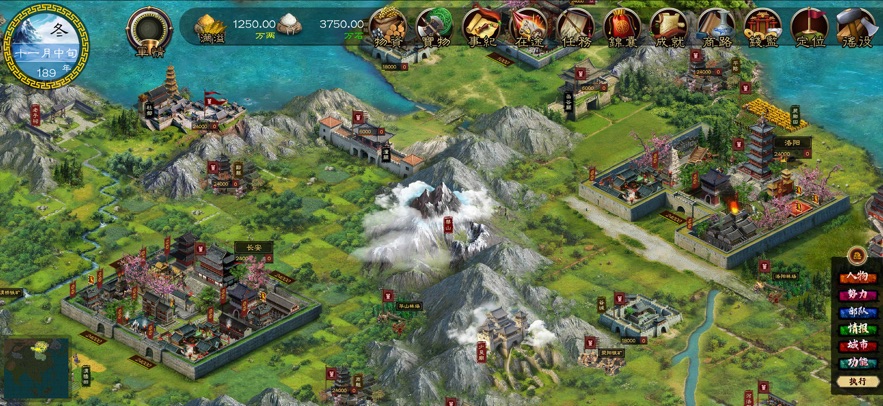Click the minimap in the corner
The image size is (883, 406).
coord(35,368)
